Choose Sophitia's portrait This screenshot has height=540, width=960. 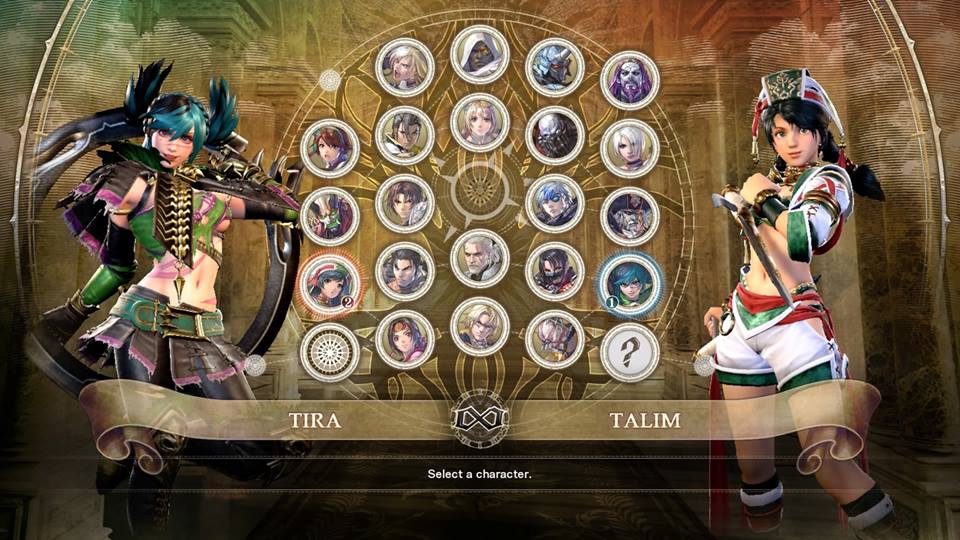(480, 122)
